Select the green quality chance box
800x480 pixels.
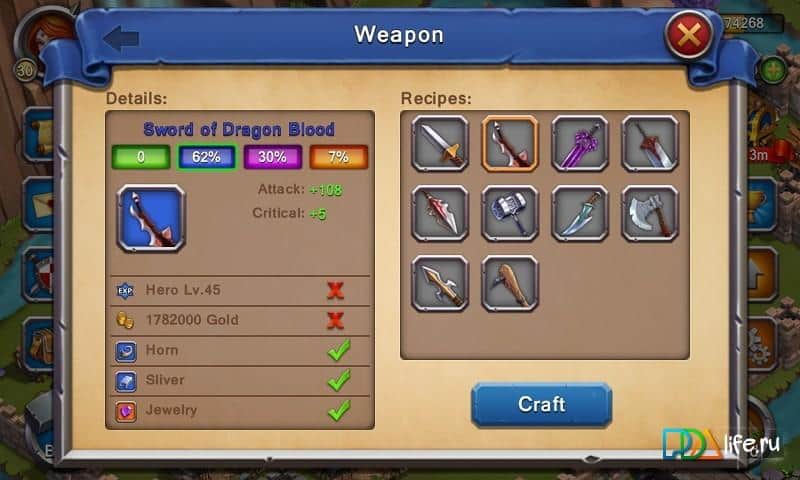click(140, 157)
